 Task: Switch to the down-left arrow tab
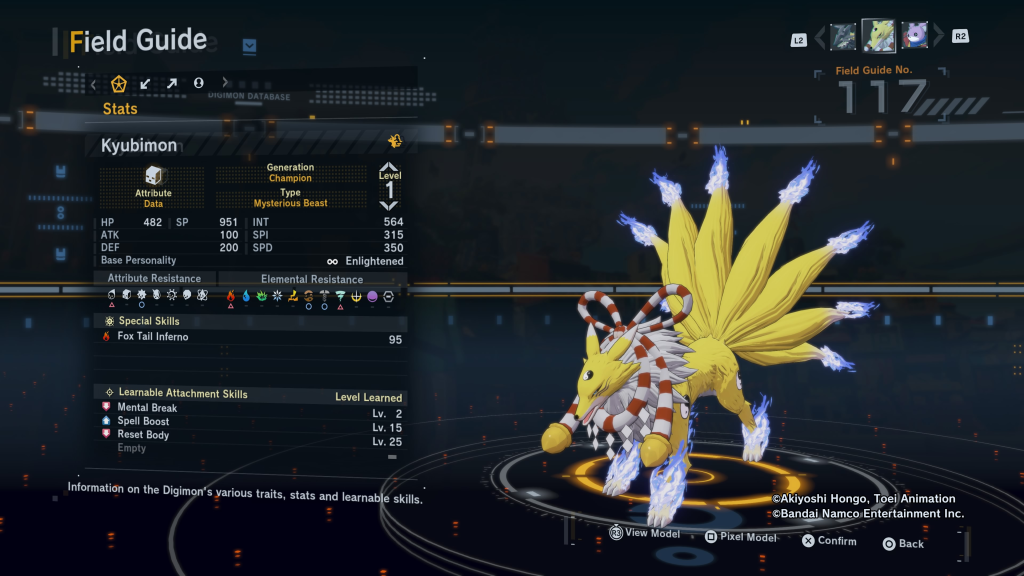146,83
